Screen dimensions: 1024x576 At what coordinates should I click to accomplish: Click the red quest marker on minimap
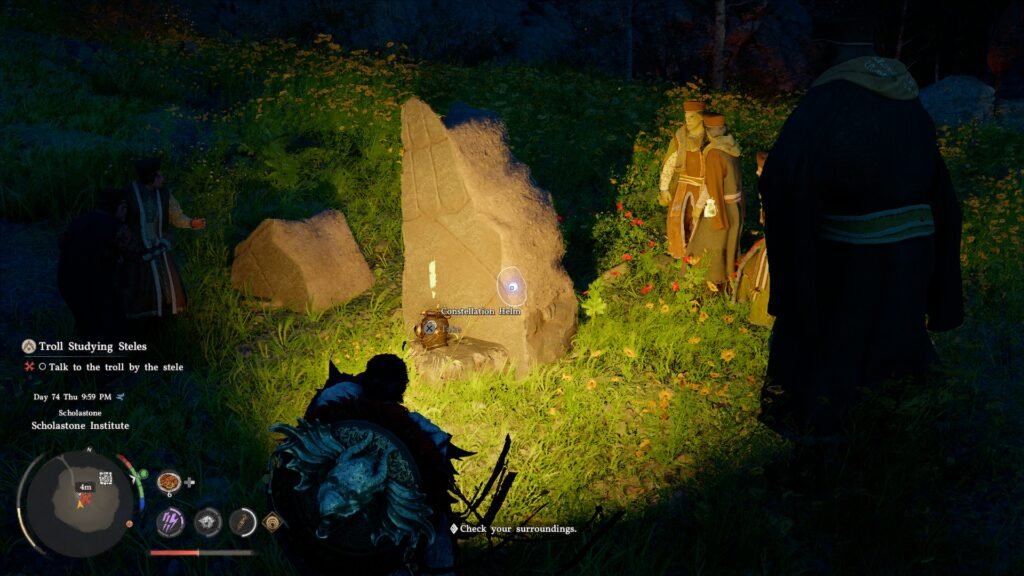[85, 497]
